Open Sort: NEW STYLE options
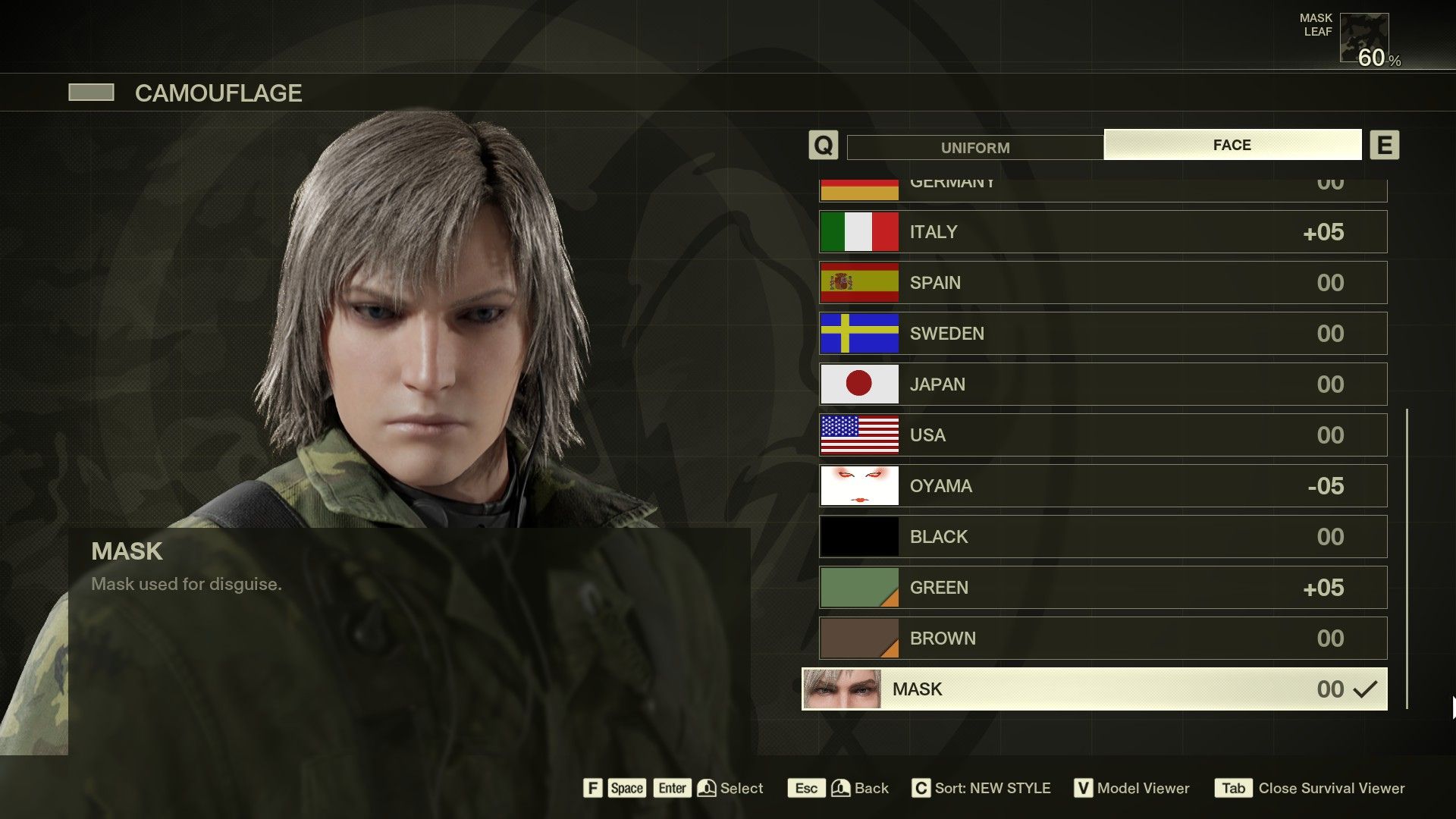This screenshot has height=819, width=1456. [986, 788]
